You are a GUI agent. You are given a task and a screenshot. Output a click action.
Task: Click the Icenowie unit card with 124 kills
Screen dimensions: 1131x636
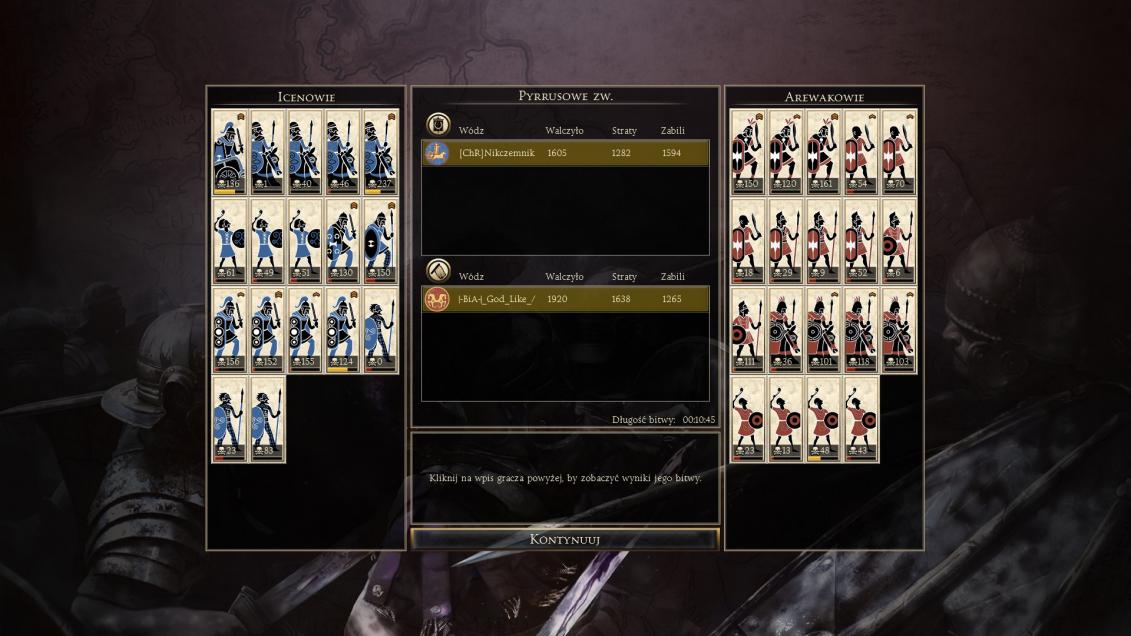[343, 330]
